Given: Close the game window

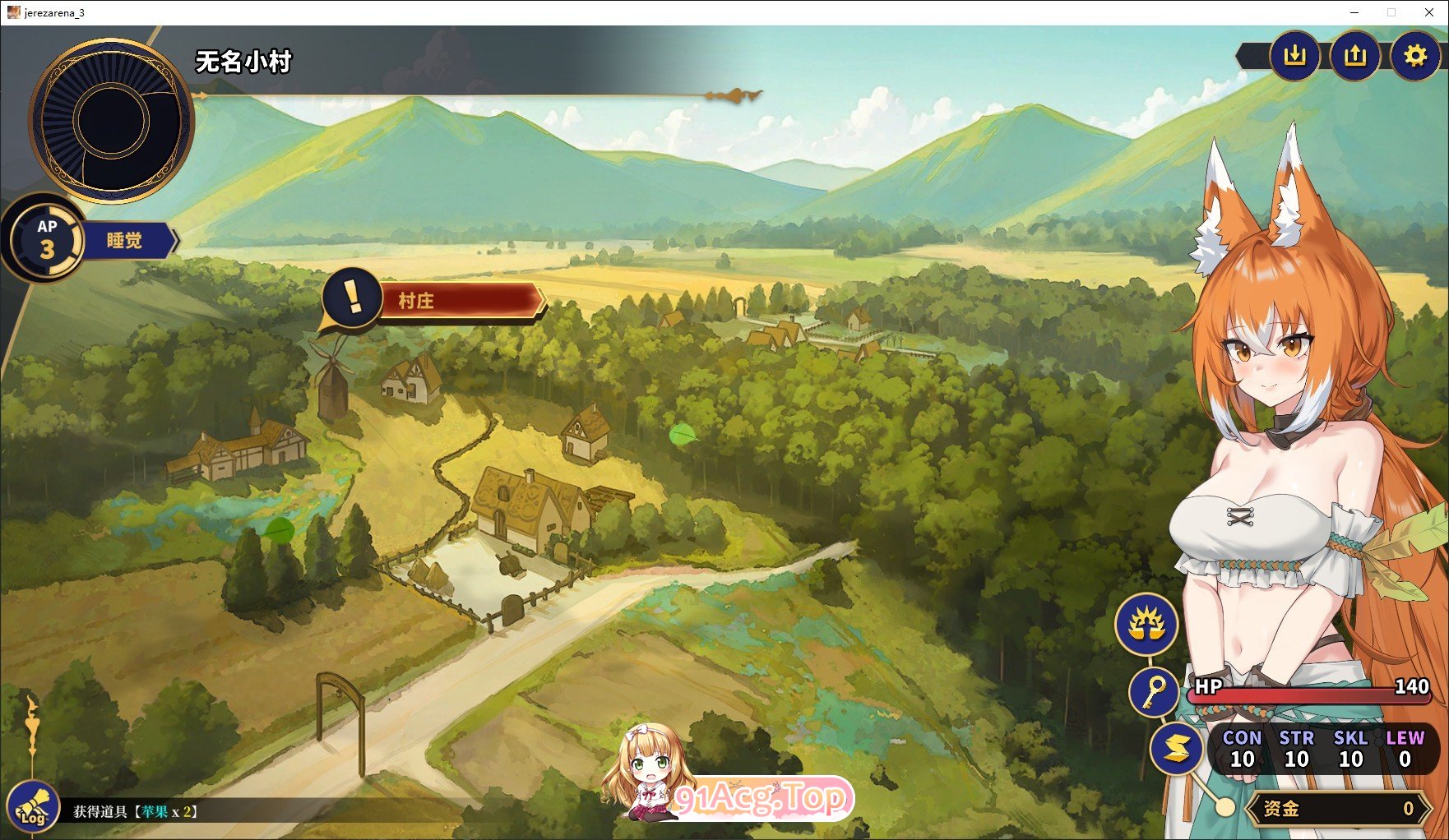Looking at the screenshot, I should pyautogui.click(x=1430, y=12).
